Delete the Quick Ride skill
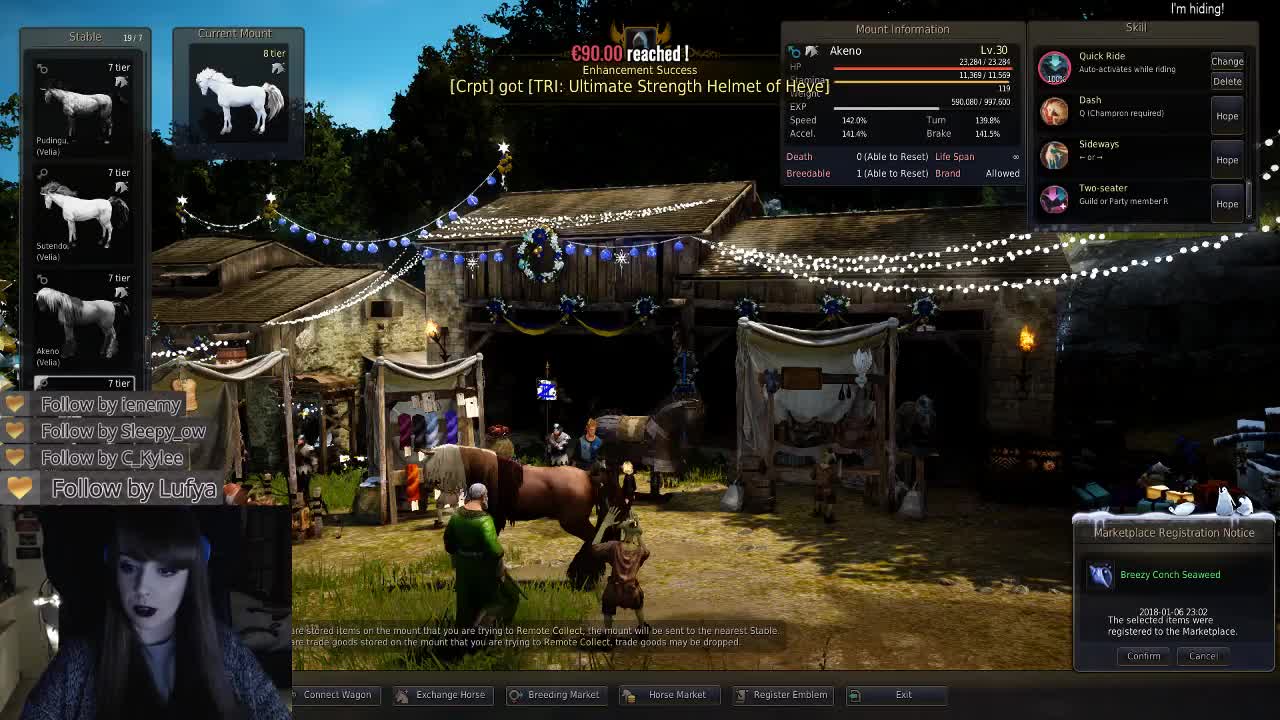 1227,81
